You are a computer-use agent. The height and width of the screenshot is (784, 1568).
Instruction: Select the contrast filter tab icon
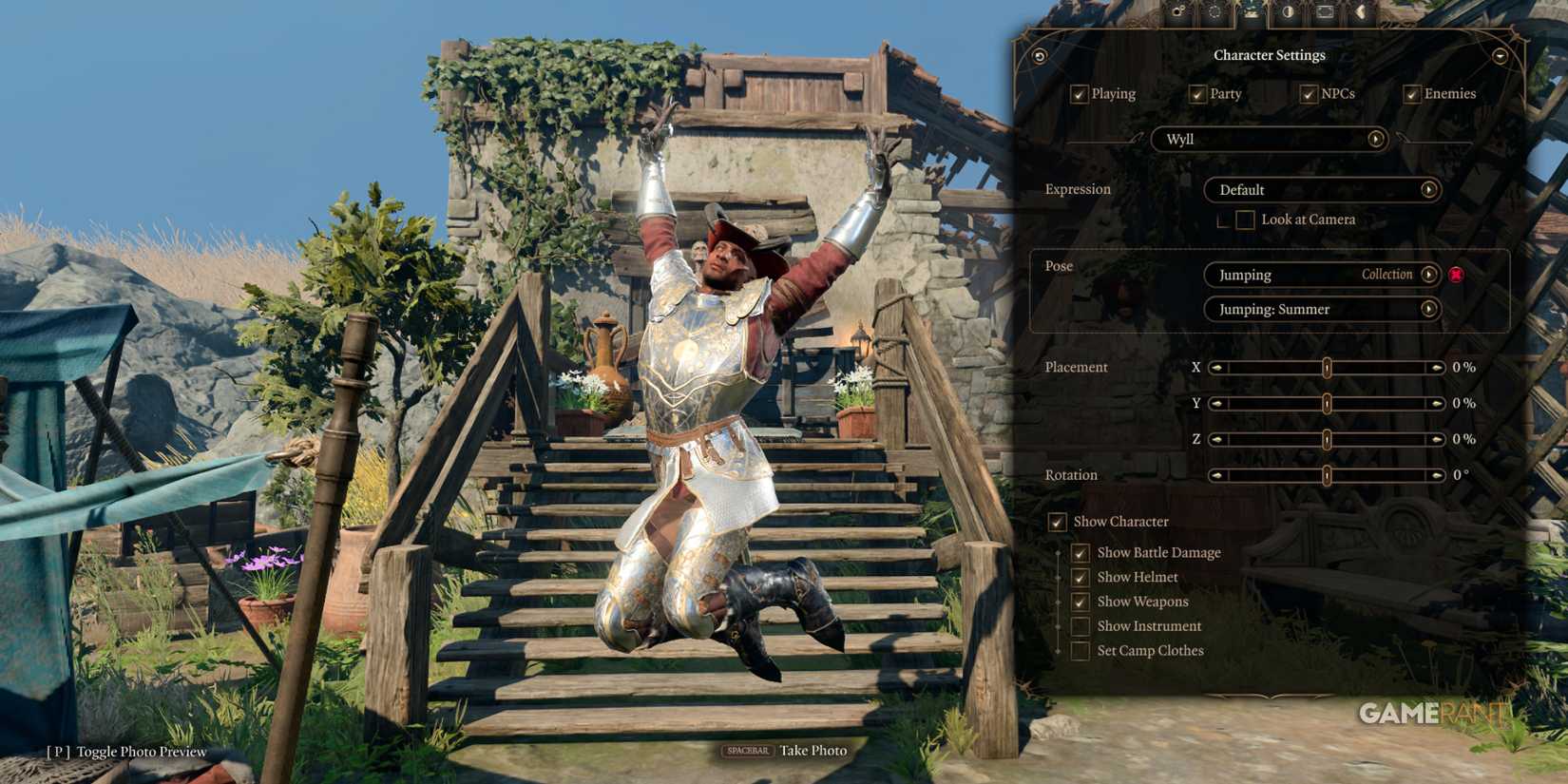pyautogui.click(x=1288, y=12)
